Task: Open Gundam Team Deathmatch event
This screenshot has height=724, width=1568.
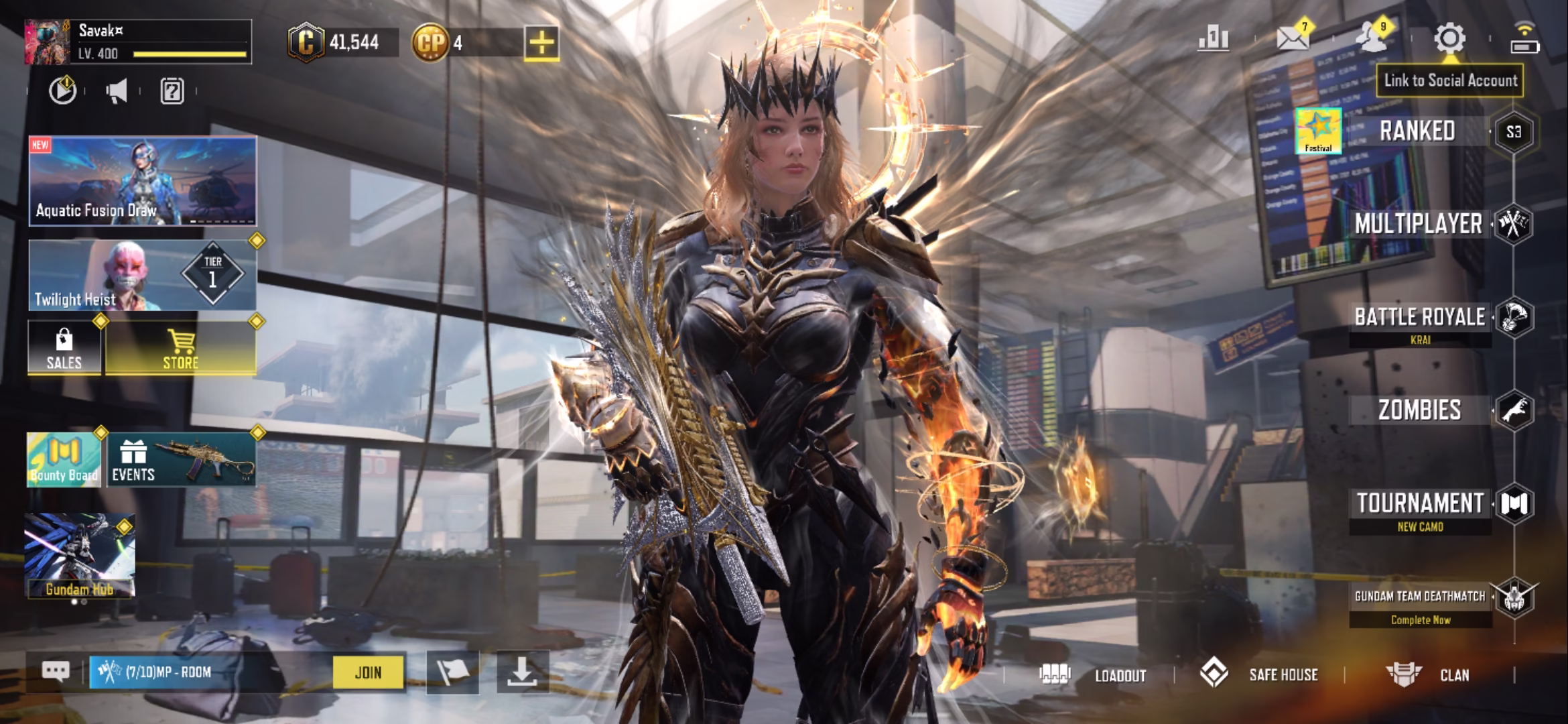Action: point(1419,597)
